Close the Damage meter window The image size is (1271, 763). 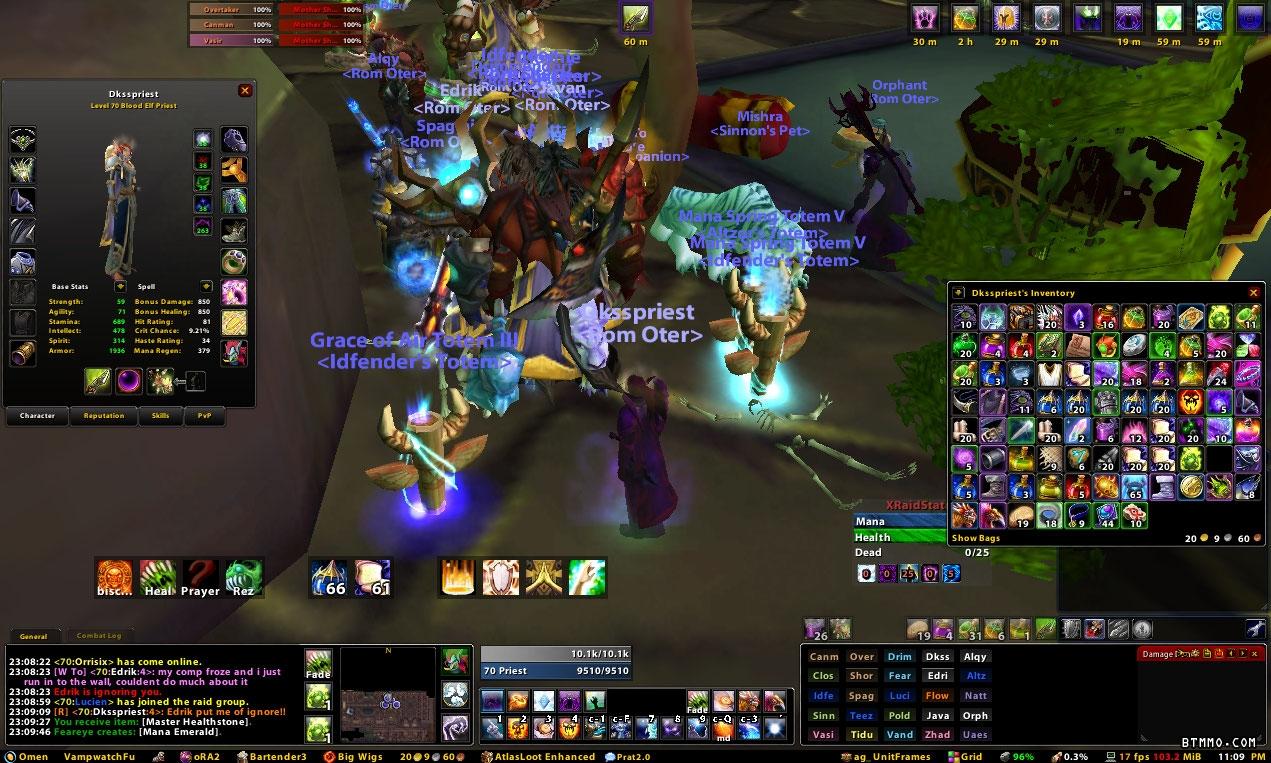tap(1255, 654)
